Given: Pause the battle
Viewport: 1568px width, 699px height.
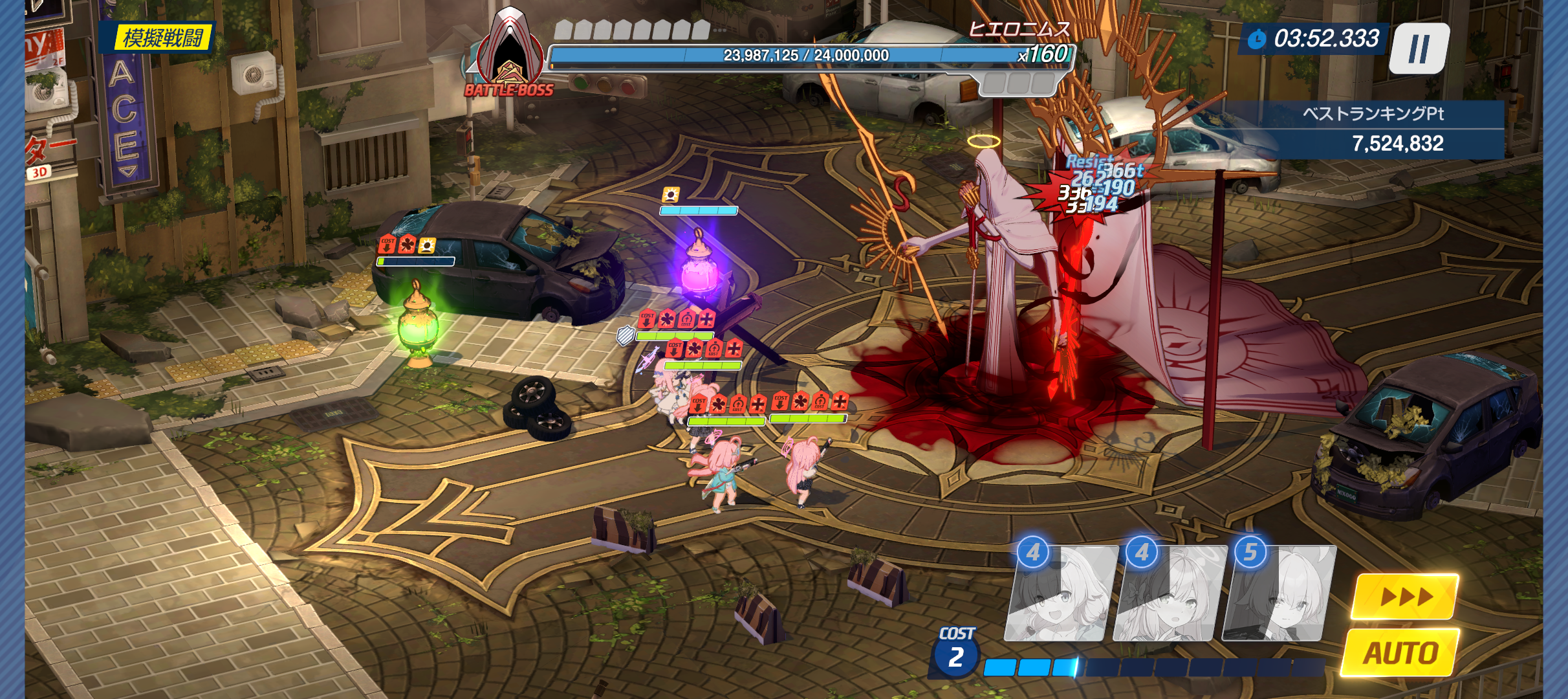Looking at the screenshot, I should coord(1419,49).
